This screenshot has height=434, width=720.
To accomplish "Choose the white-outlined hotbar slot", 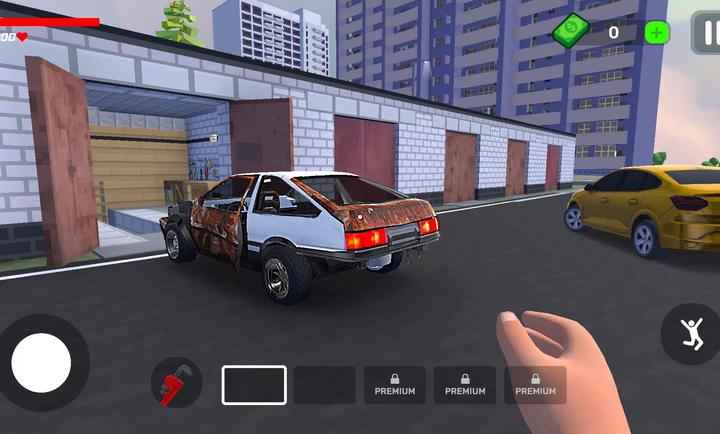I will 254,385.
